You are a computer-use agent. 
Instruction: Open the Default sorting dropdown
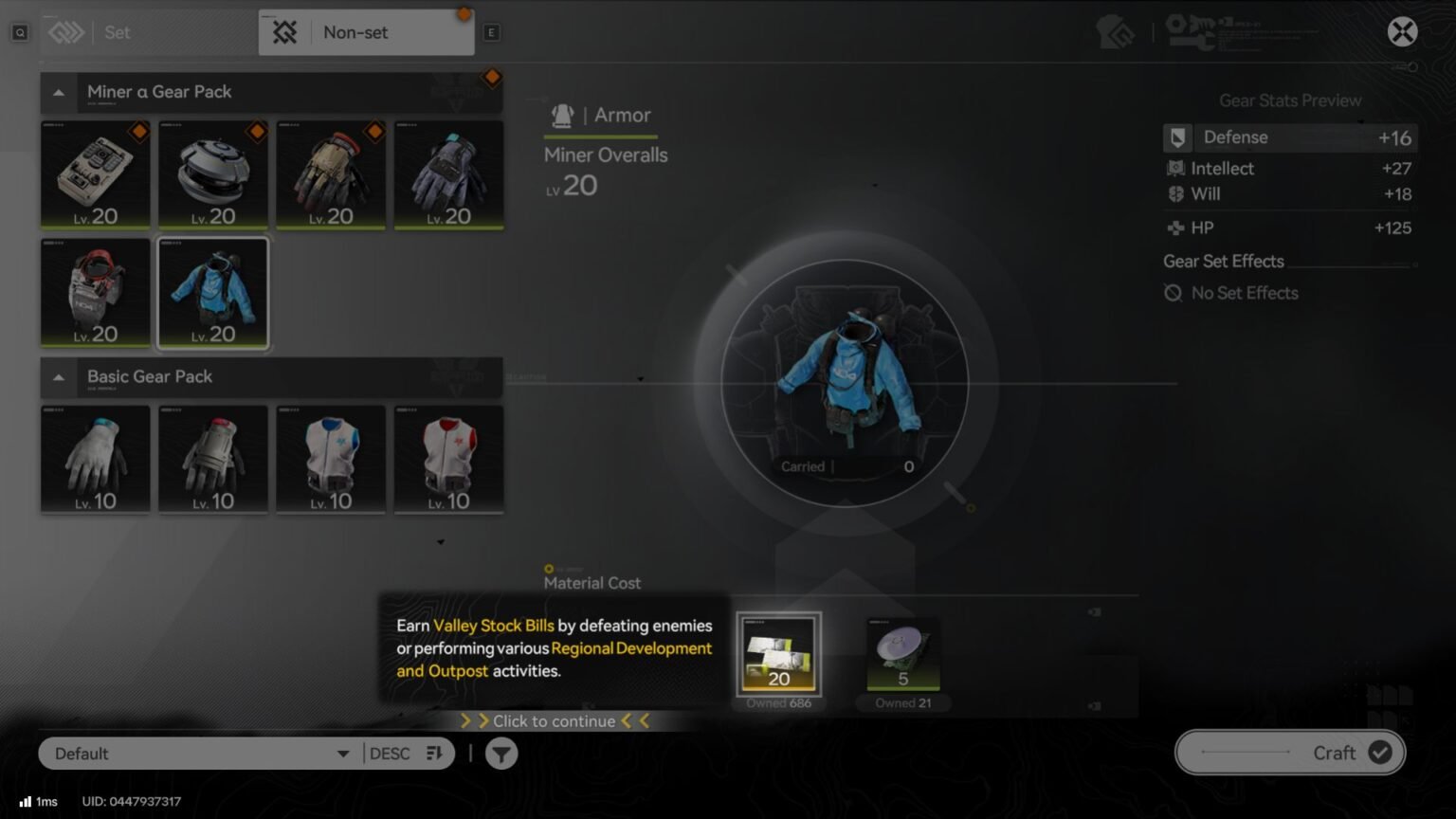point(196,753)
